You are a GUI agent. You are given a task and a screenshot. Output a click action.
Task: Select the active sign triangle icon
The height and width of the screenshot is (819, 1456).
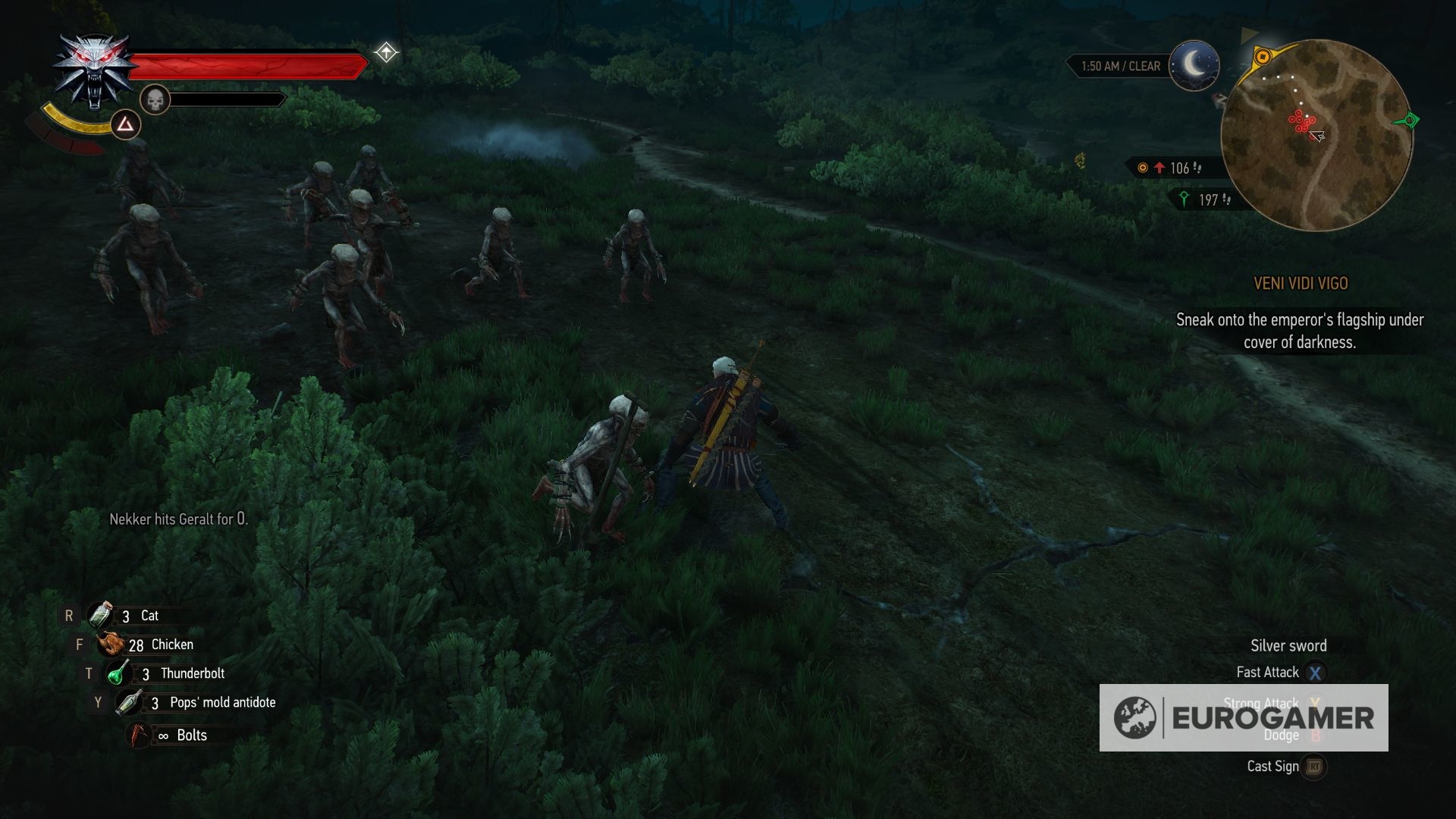click(x=125, y=124)
